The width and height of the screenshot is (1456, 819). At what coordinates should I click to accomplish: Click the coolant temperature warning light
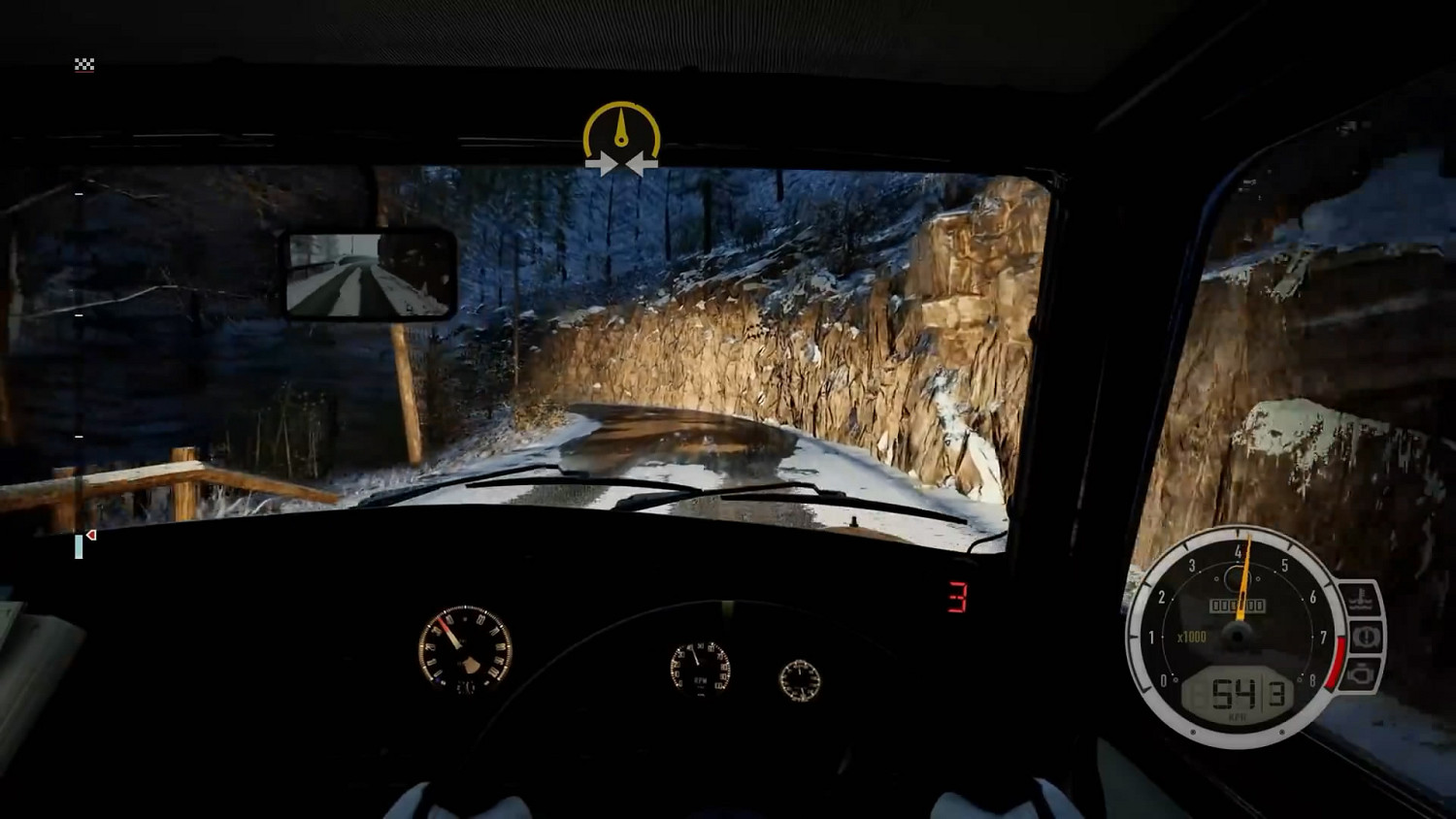tap(1362, 597)
